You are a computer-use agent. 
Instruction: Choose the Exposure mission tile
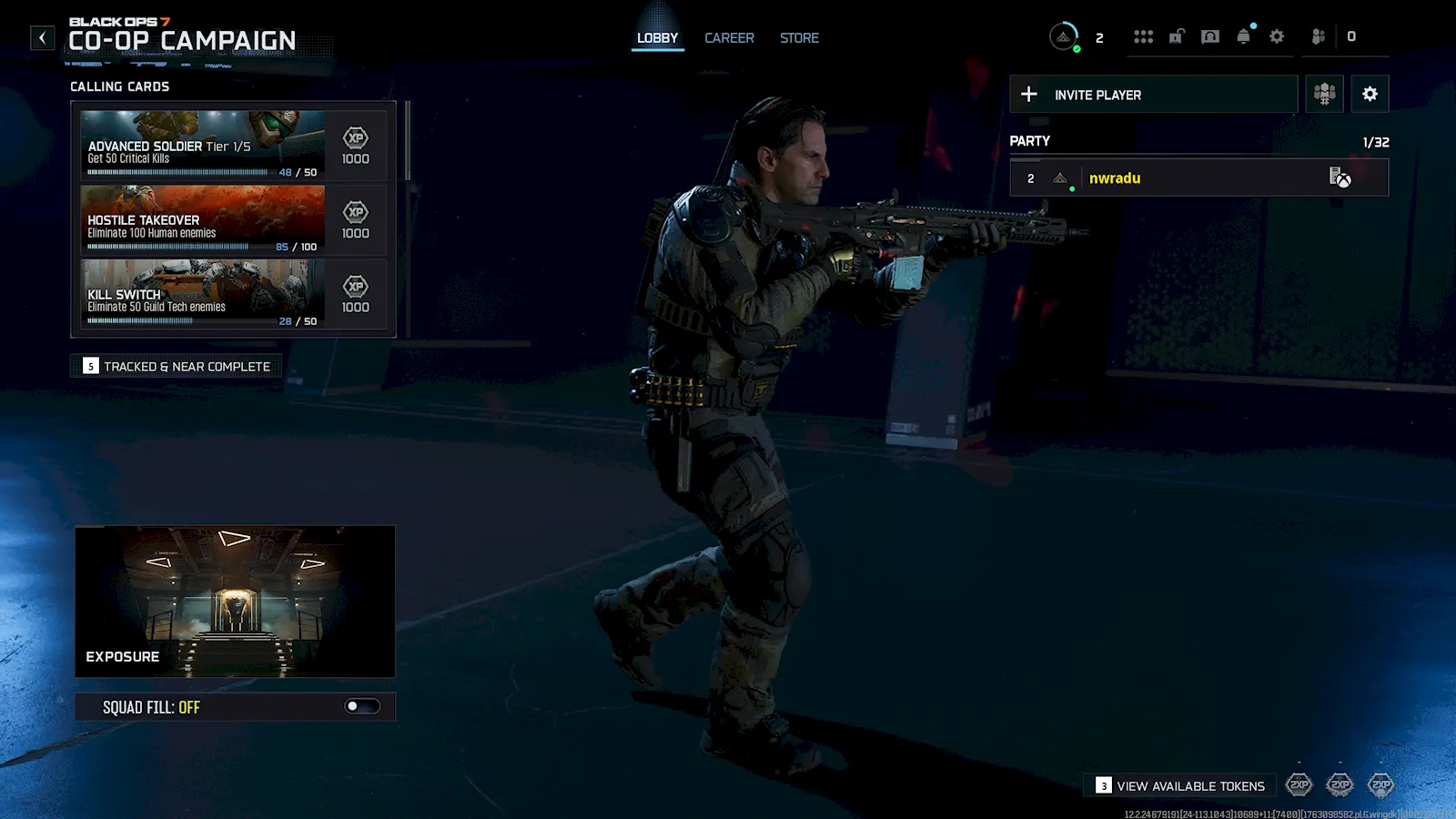(x=235, y=601)
